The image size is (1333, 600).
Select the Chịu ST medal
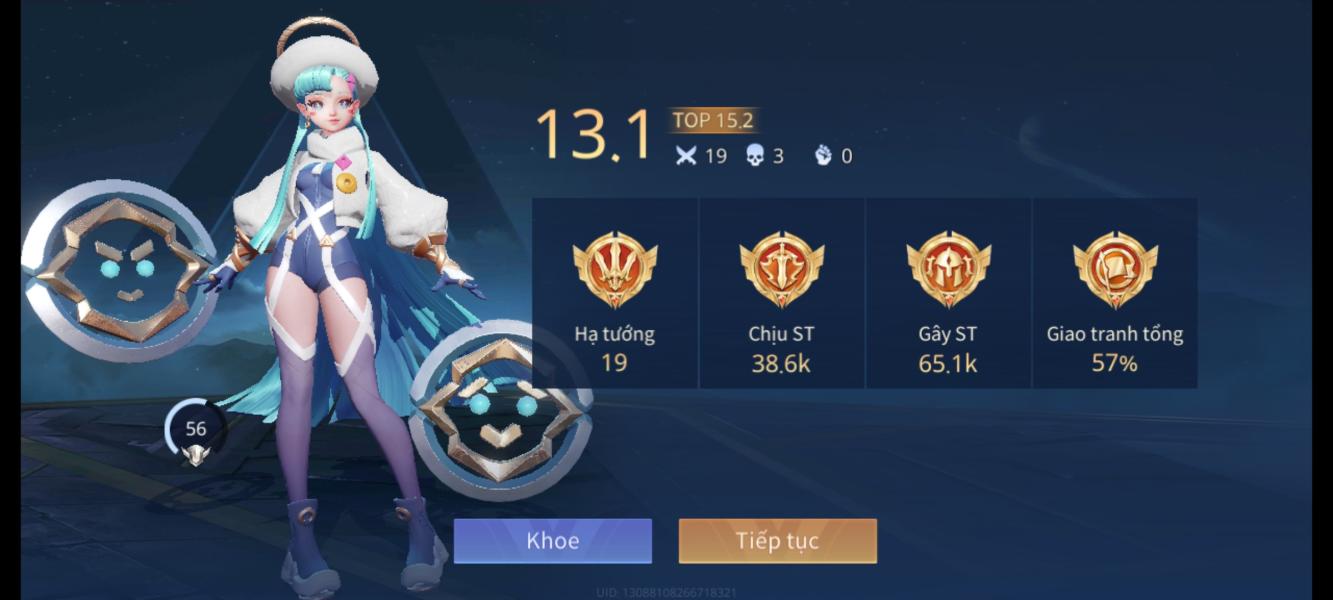tap(781, 270)
